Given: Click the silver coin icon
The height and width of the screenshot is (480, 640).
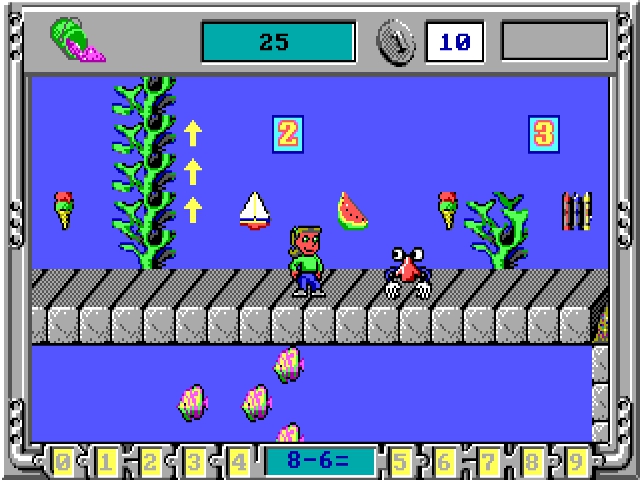Looking at the screenshot, I should tap(396, 42).
